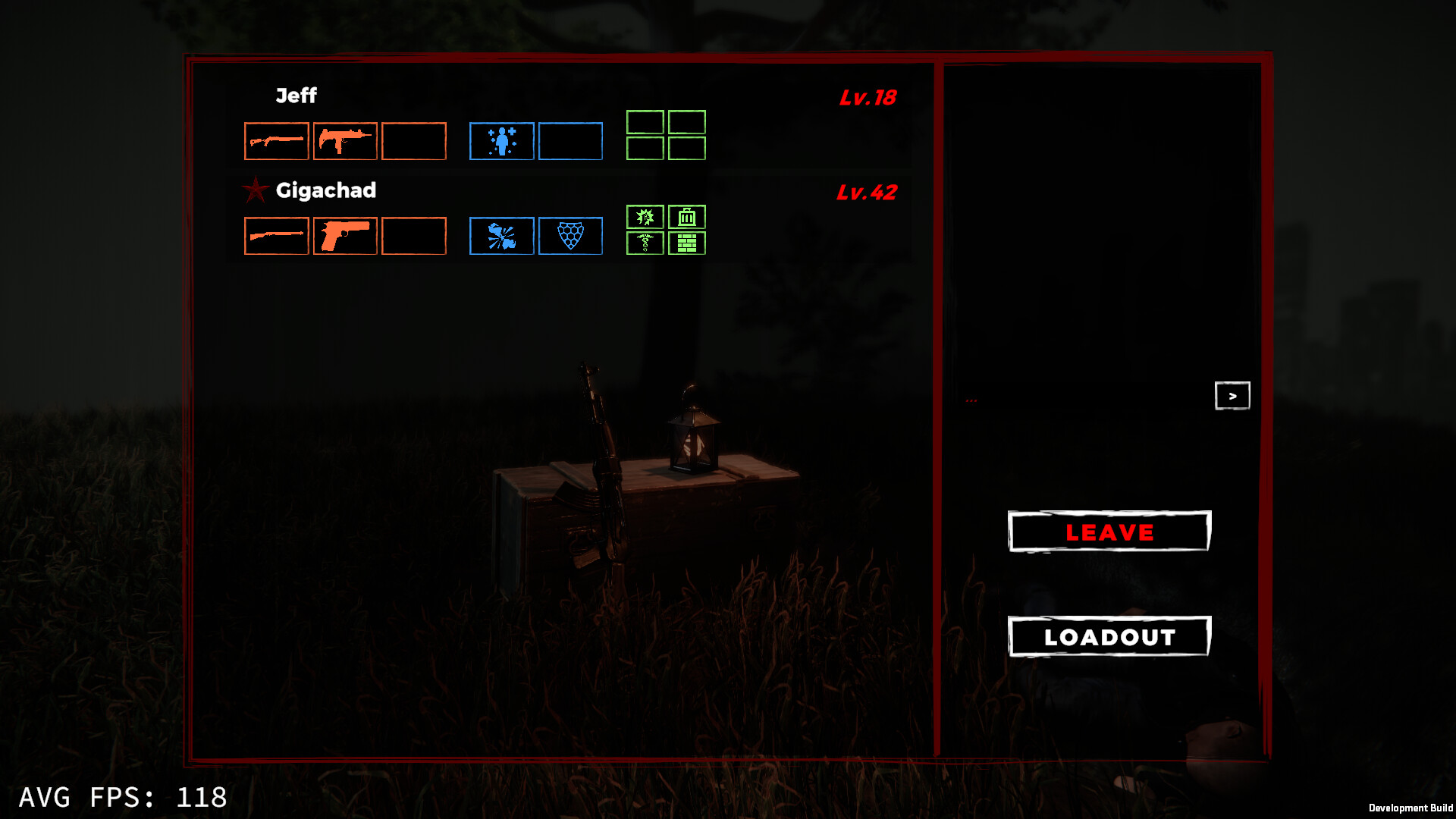The image size is (1456, 819).
Task: Select Jeff's Uzi submachine gun icon
Action: (x=345, y=140)
